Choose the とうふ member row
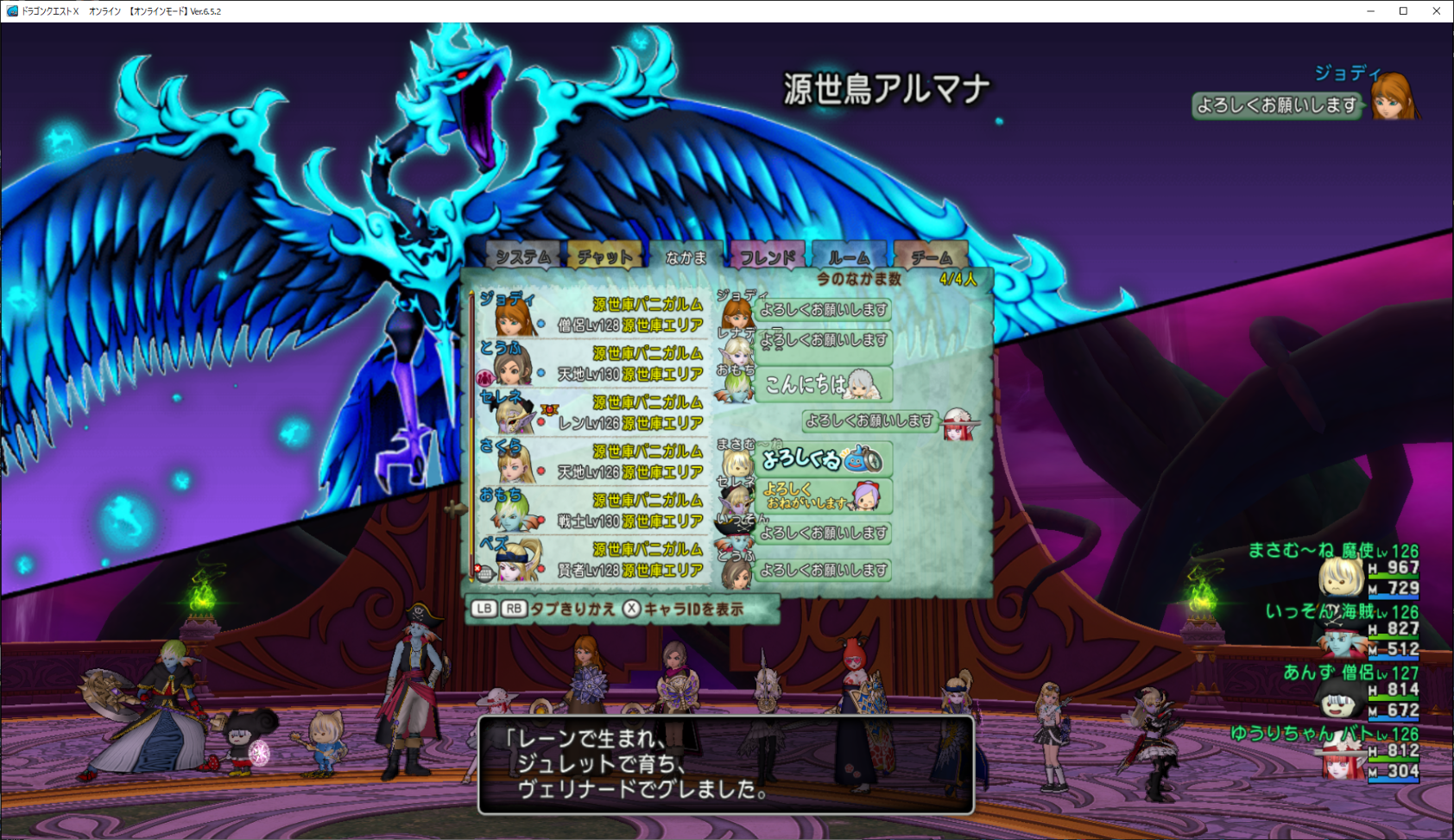 (592, 363)
